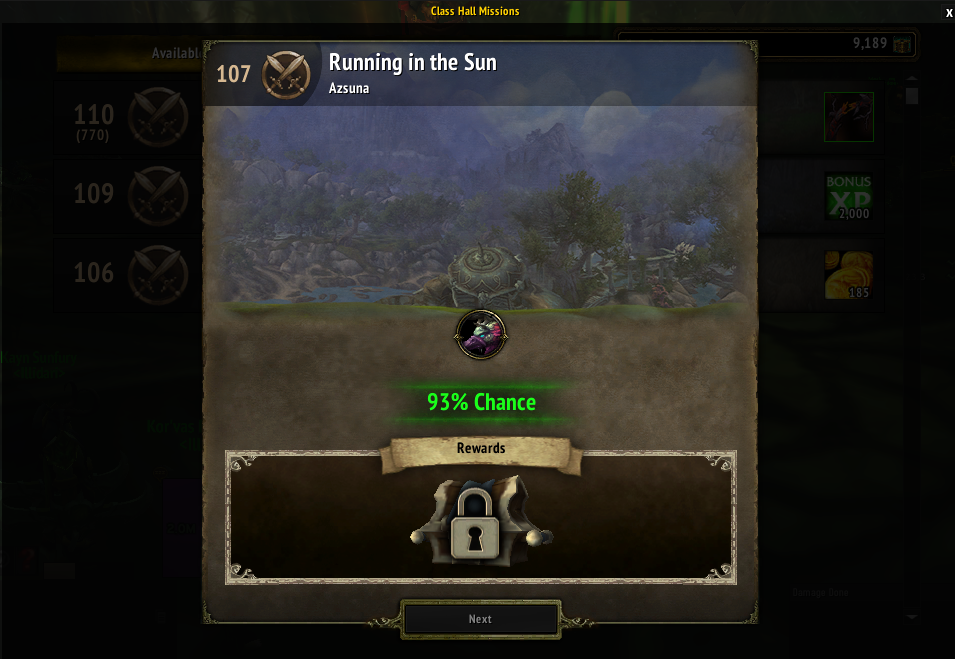Image resolution: width=955 pixels, height=659 pixels.
Task: Click the mission list scrollbar
Action: [911, 96]
